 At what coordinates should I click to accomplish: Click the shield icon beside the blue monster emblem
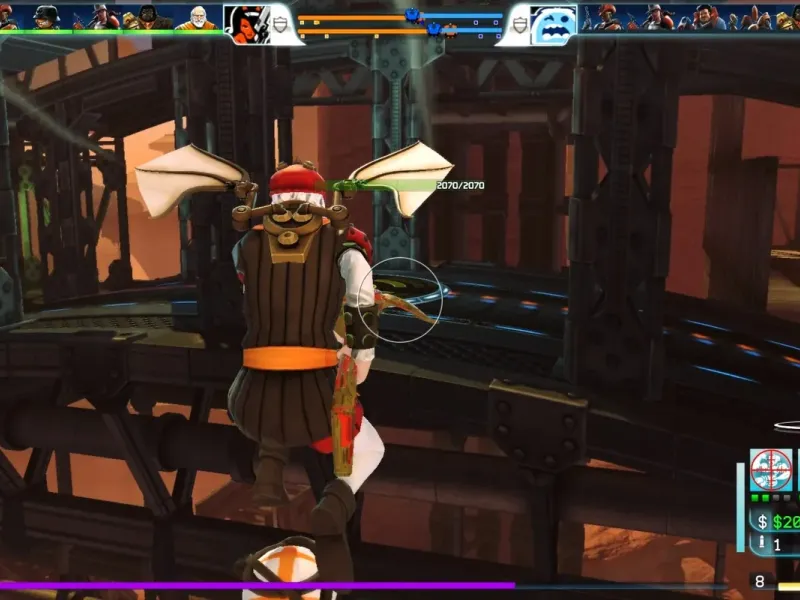[x=518, y=26]
